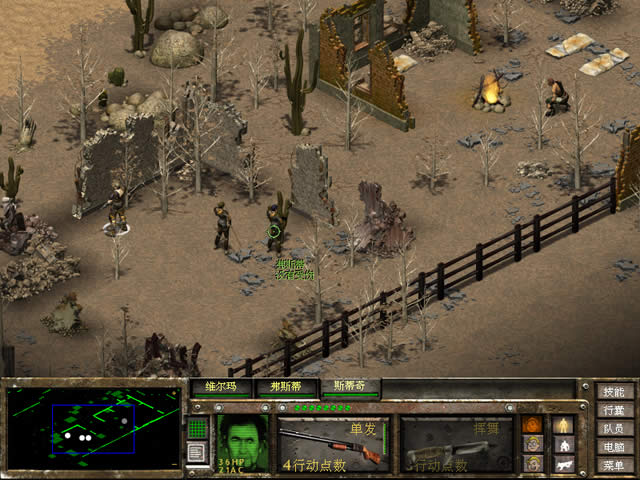Image resolution: width=640 pixels, height=480 pixels.
Task: Open the 电脑 computer button
Action: 614,446
